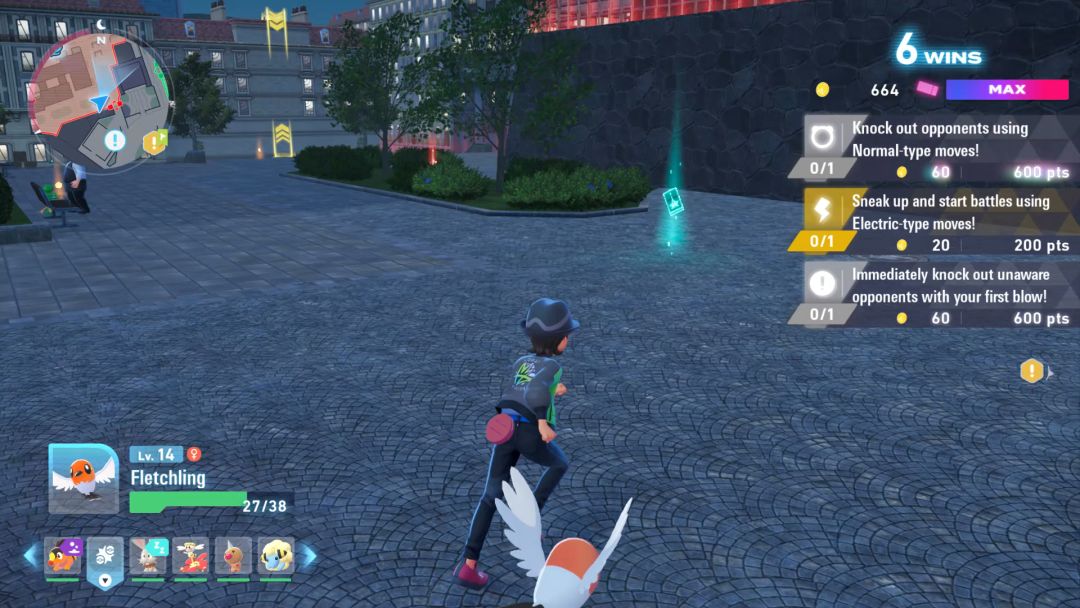This screenshot has width=1080, height=608.
Task: Pick Mareep from the party bar
Action: 276,556
